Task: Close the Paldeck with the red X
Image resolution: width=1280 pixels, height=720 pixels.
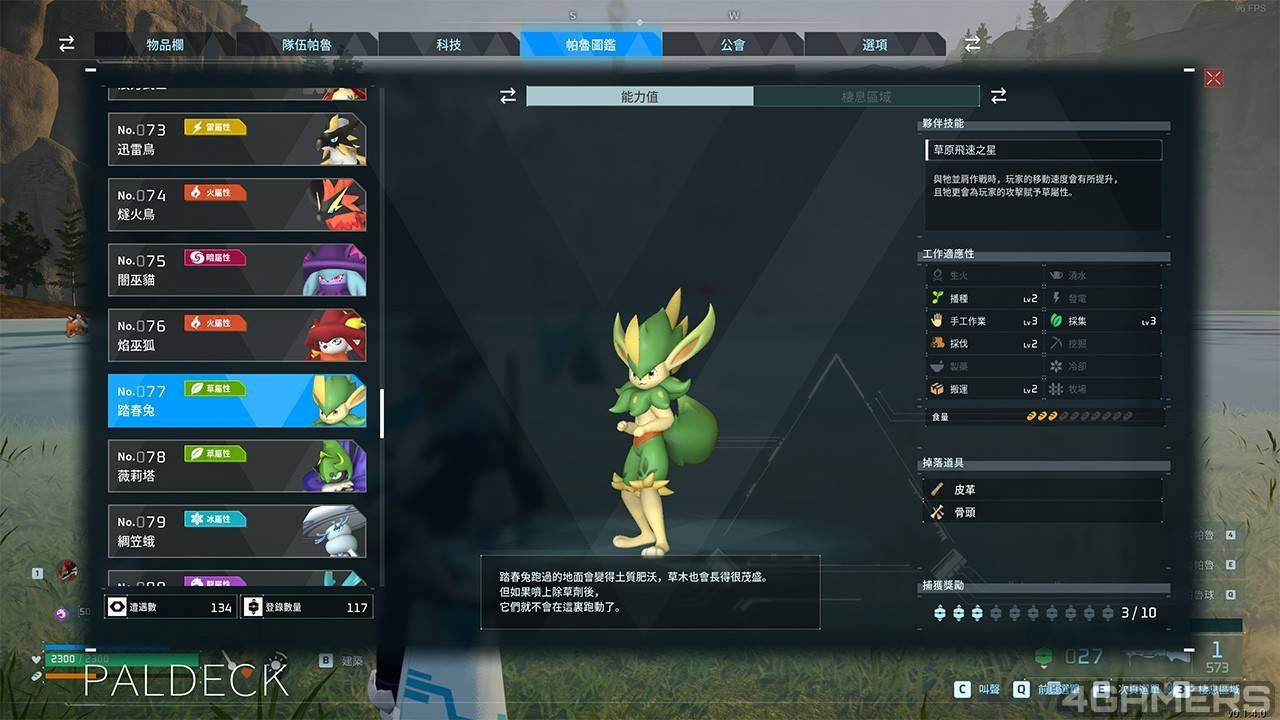Action: (1214, 78)
